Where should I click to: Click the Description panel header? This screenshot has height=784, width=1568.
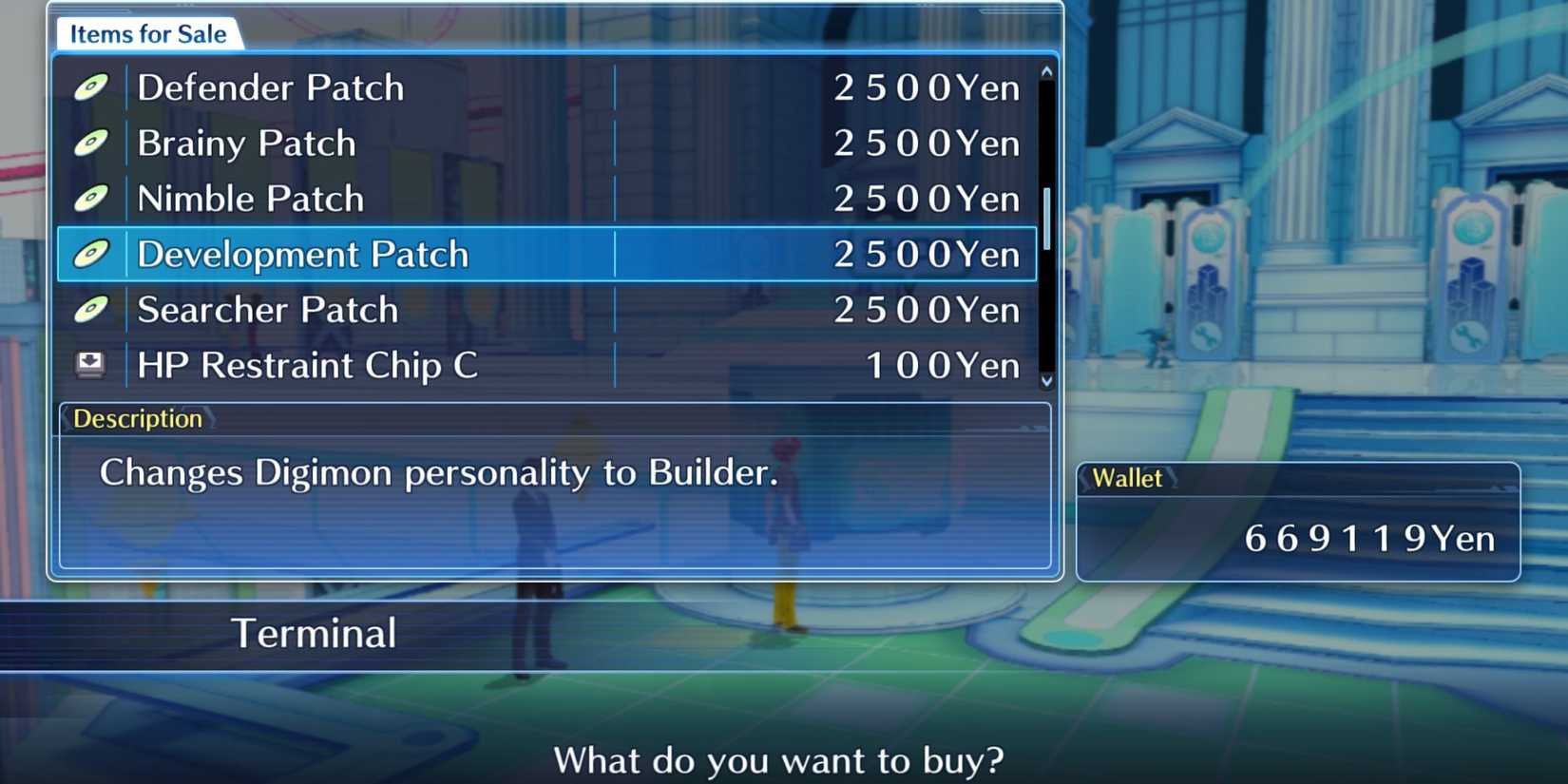pos(137,418)
